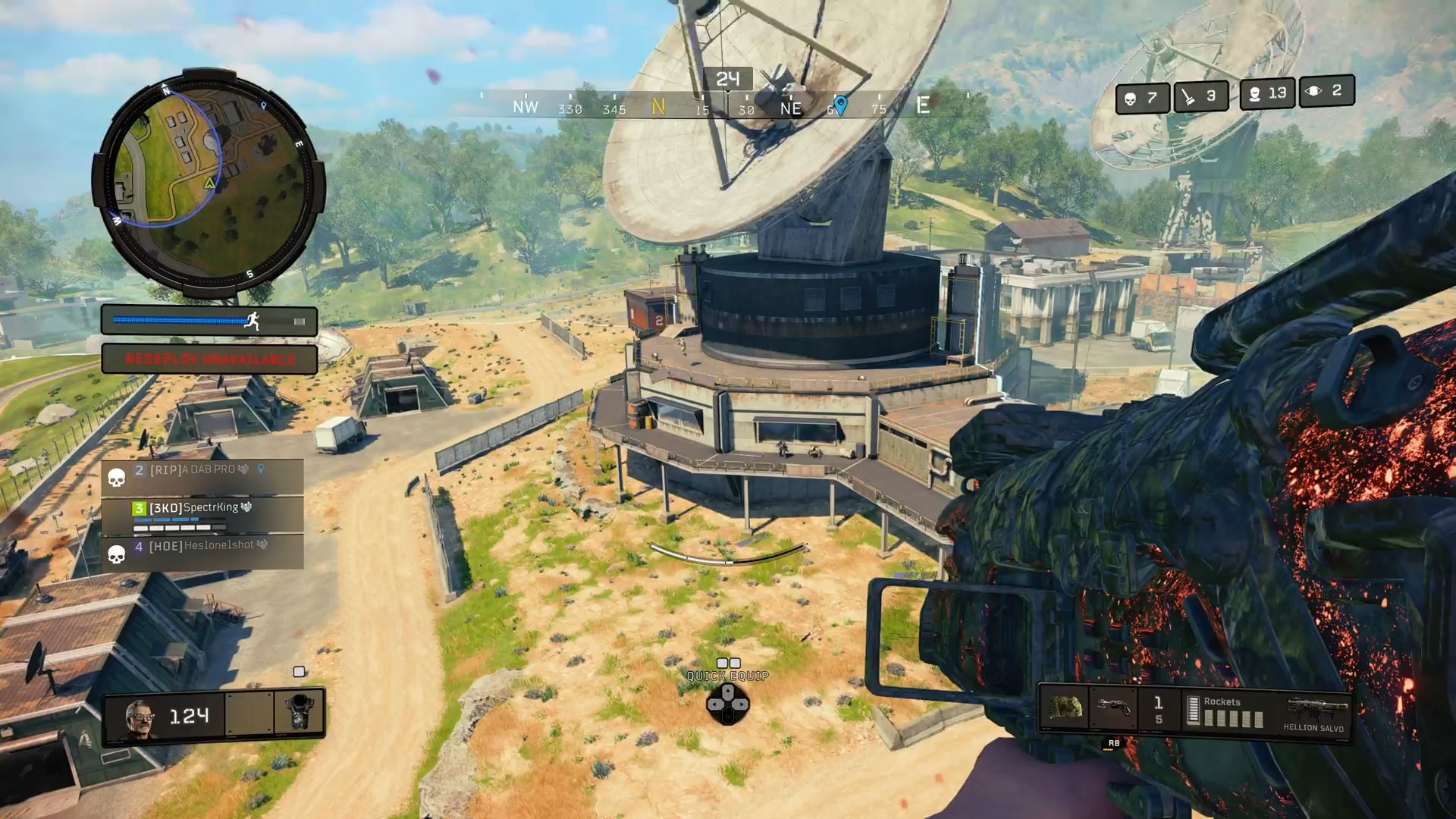
Task: Click the skull kills icon
Action: 1130,99
